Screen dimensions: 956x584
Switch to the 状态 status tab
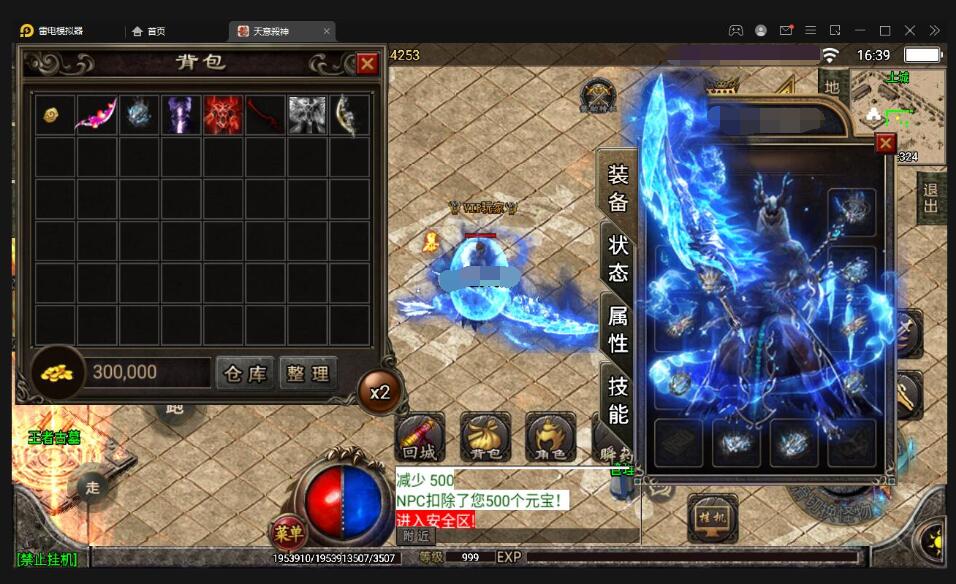(x=618, y=258)
